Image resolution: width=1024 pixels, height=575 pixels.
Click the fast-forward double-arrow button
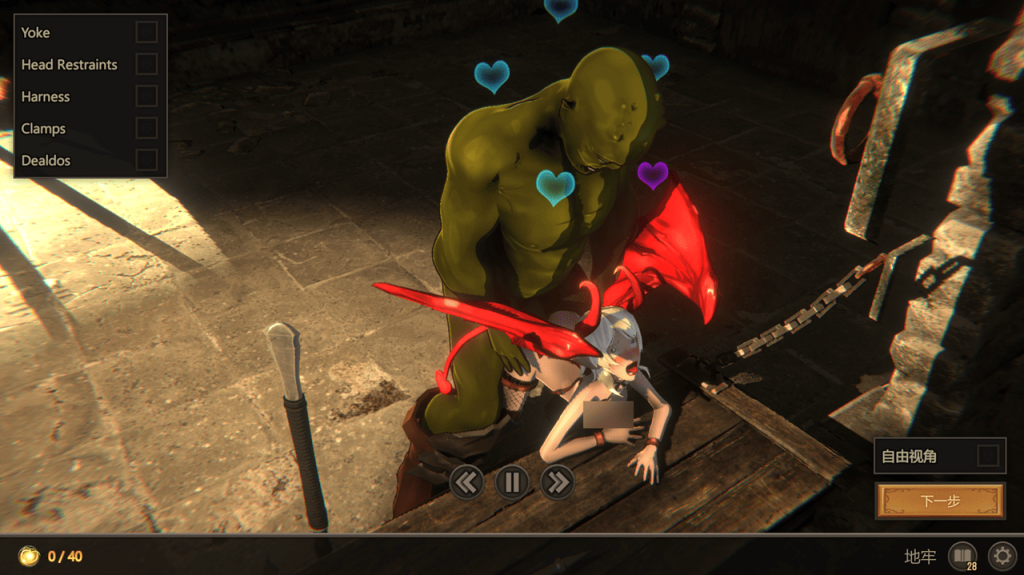coord(557,482)
